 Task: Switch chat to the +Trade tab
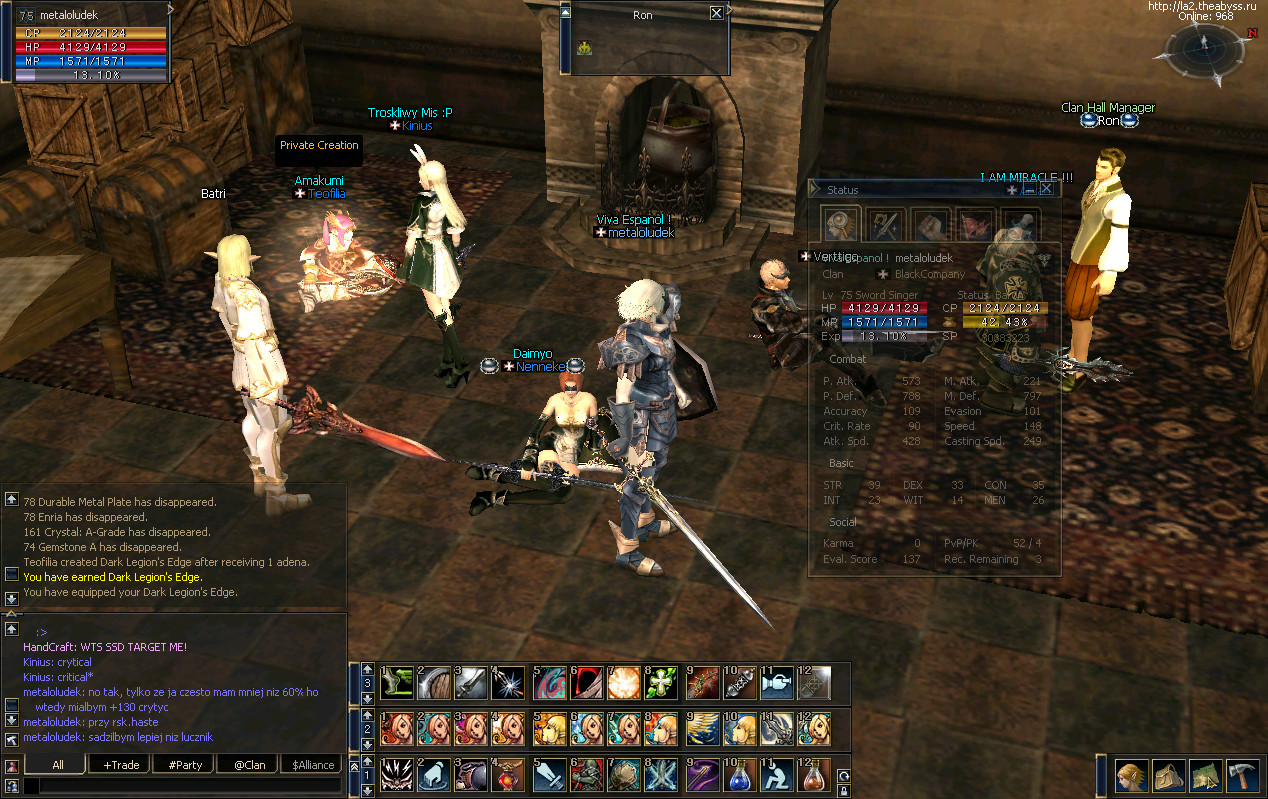120,765
